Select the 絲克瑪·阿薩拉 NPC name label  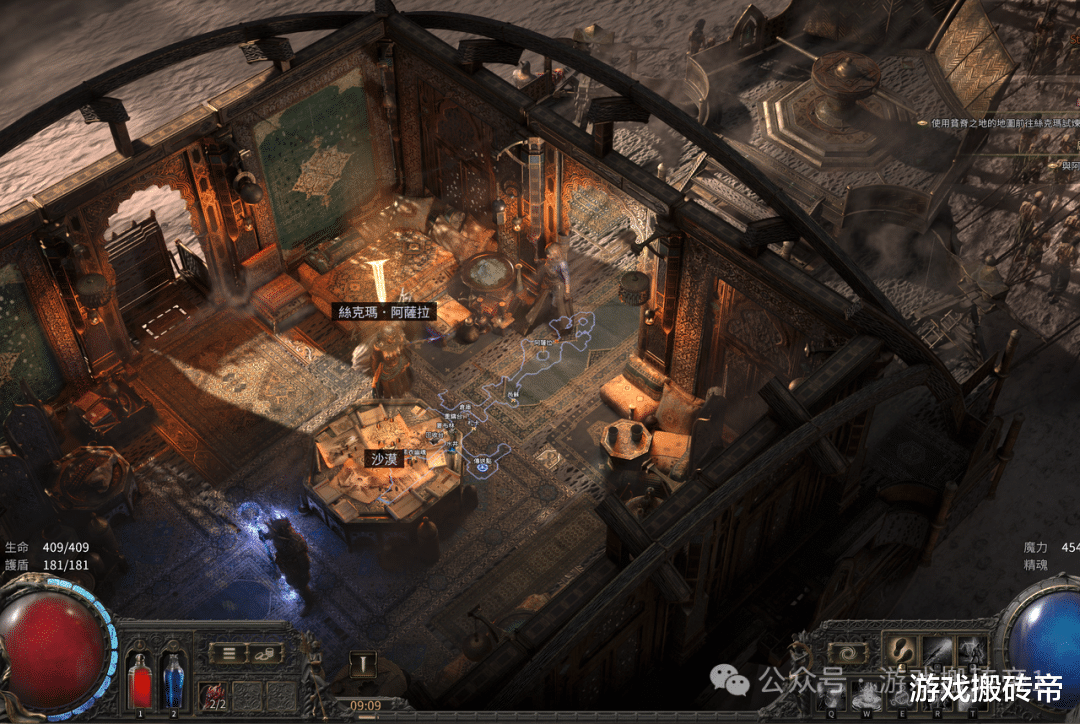tap(384, 312)
